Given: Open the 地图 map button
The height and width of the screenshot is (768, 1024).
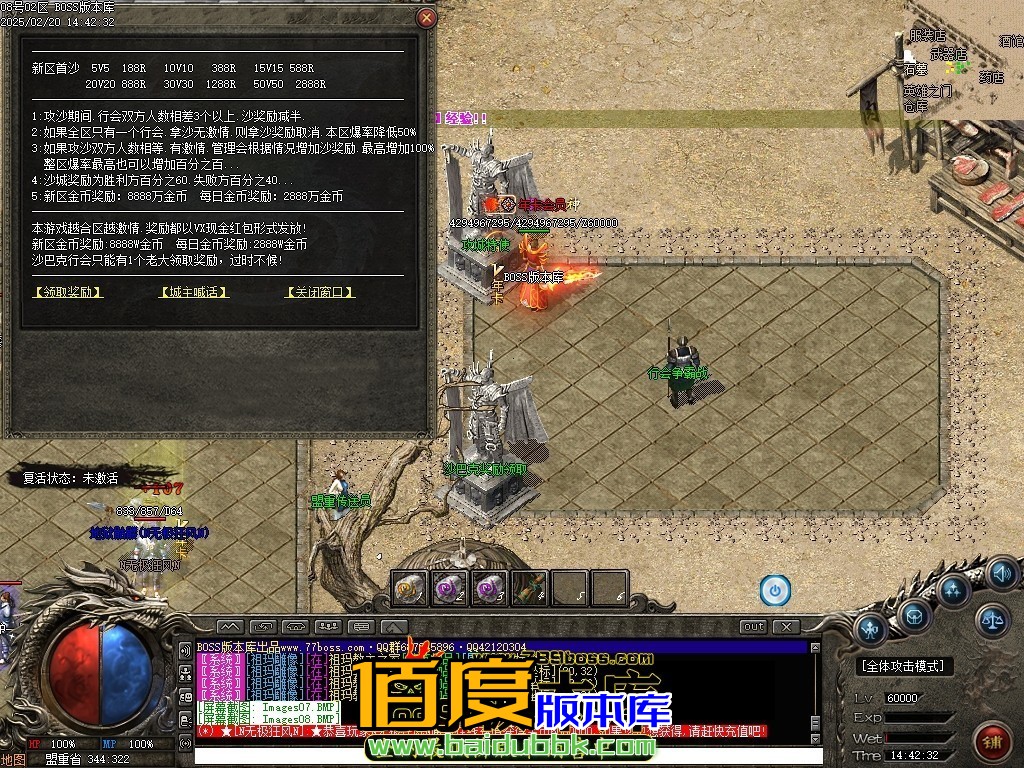Looking at the screenshot, I should 14,759.
